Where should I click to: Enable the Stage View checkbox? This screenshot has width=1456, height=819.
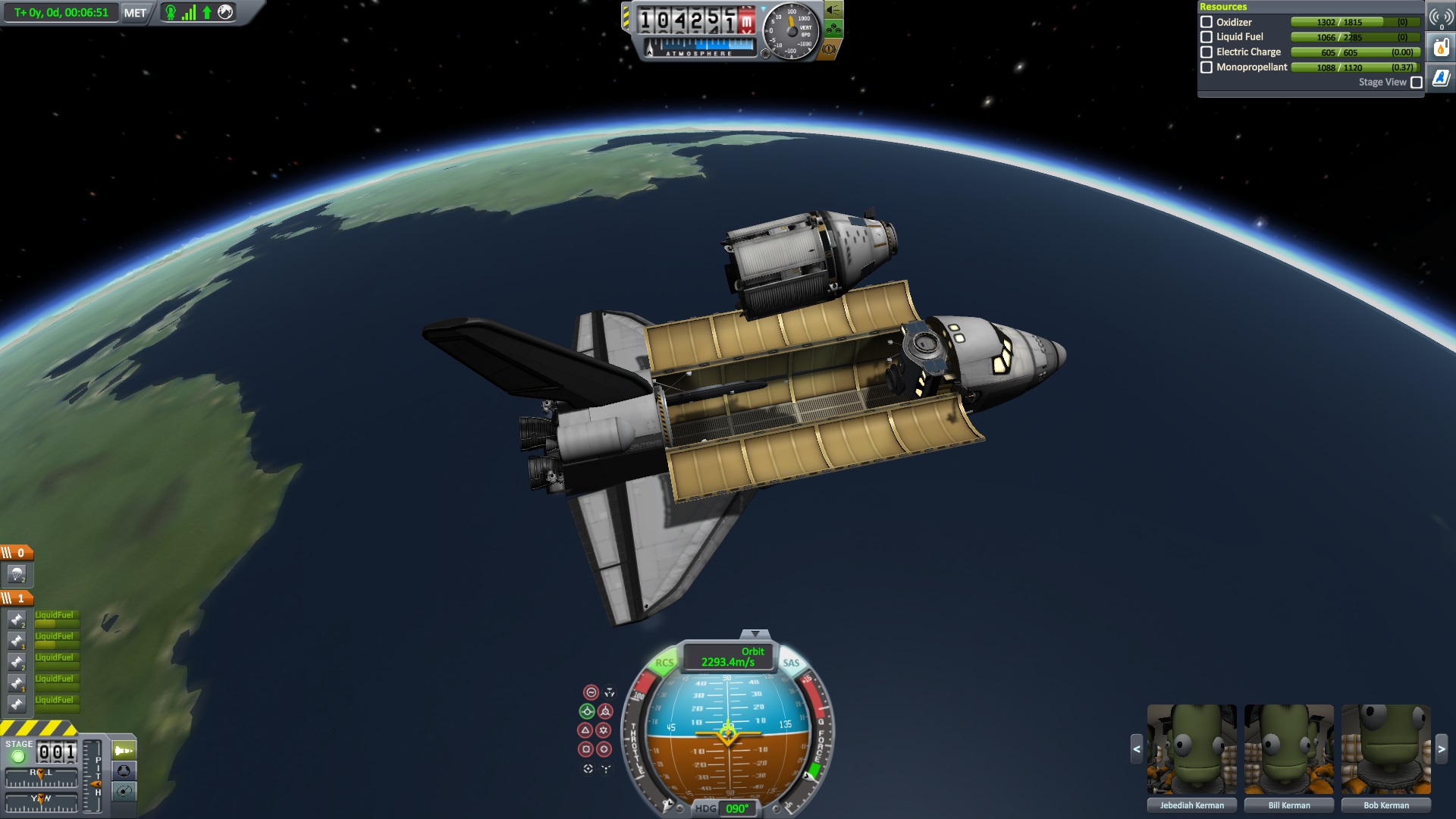(1416, 82)
